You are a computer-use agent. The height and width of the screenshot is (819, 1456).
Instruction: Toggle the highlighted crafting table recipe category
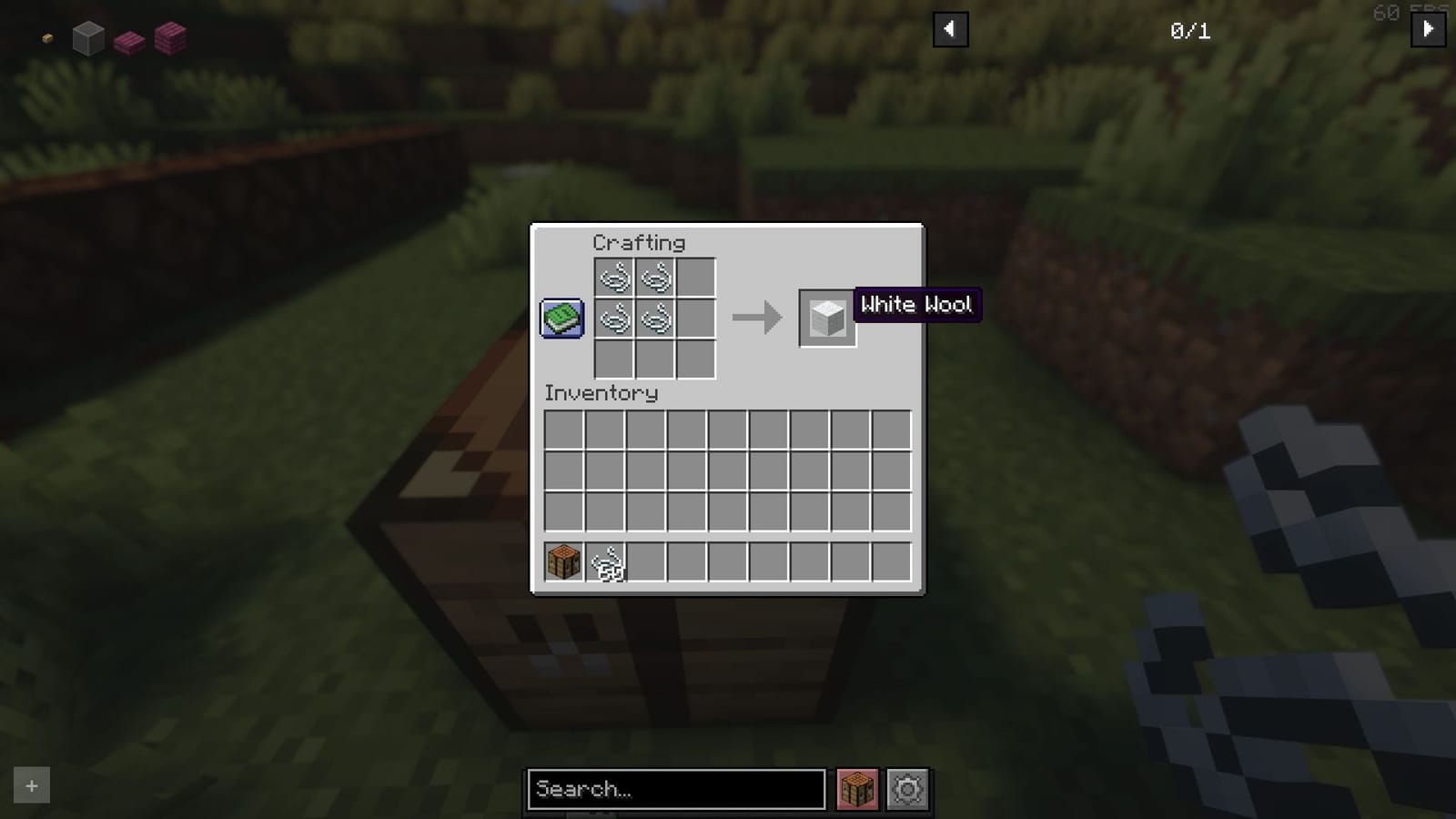(x=856, y=788)
